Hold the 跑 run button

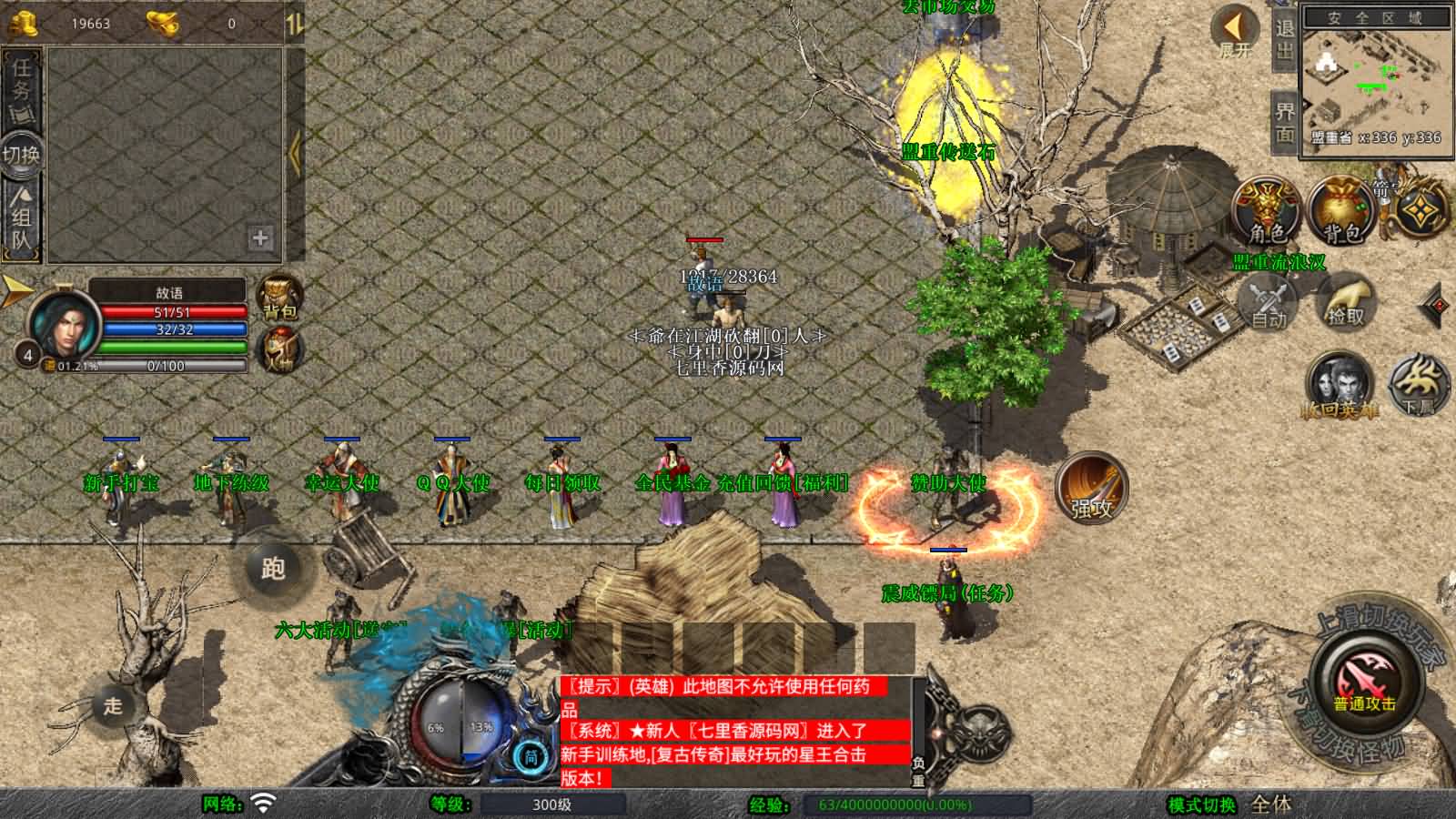(273, 569)
